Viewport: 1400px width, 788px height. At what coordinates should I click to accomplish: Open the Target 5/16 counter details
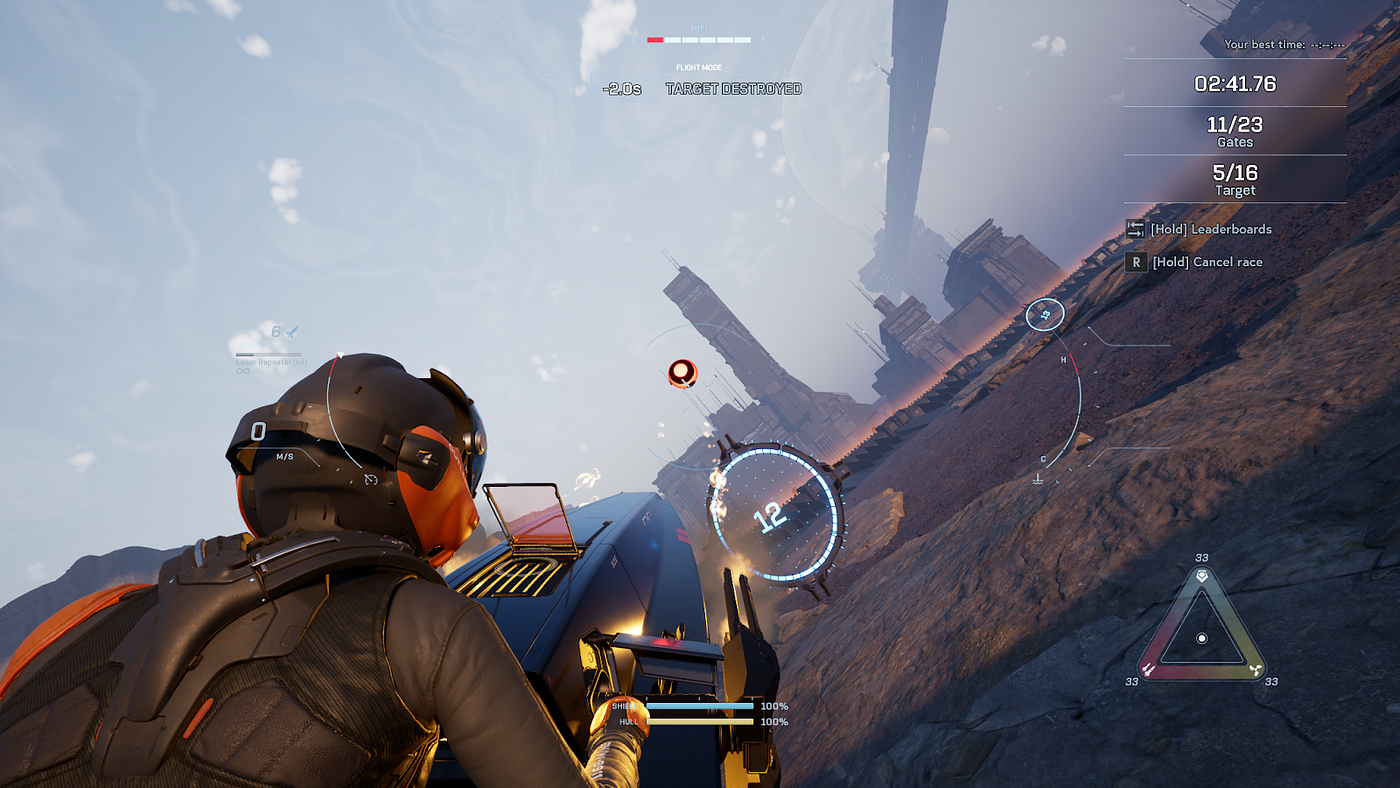click(x=1234, y=180)
